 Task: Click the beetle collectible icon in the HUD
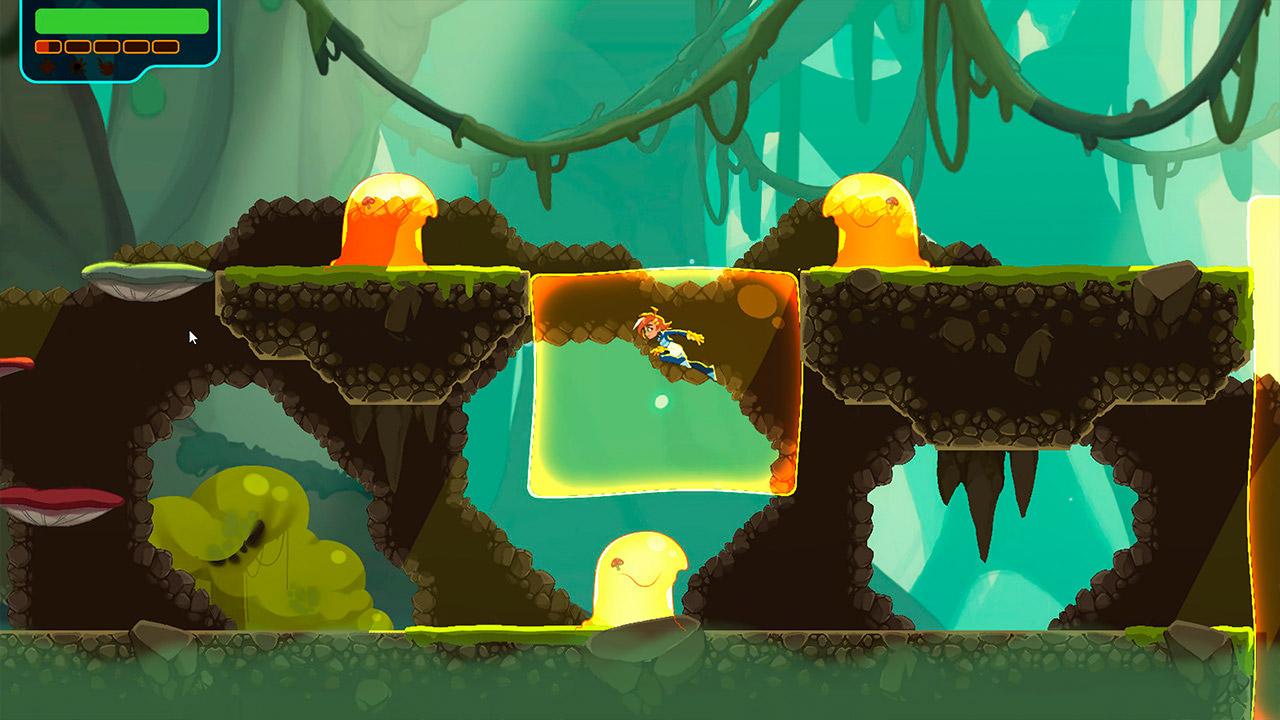tap(48, 67)
